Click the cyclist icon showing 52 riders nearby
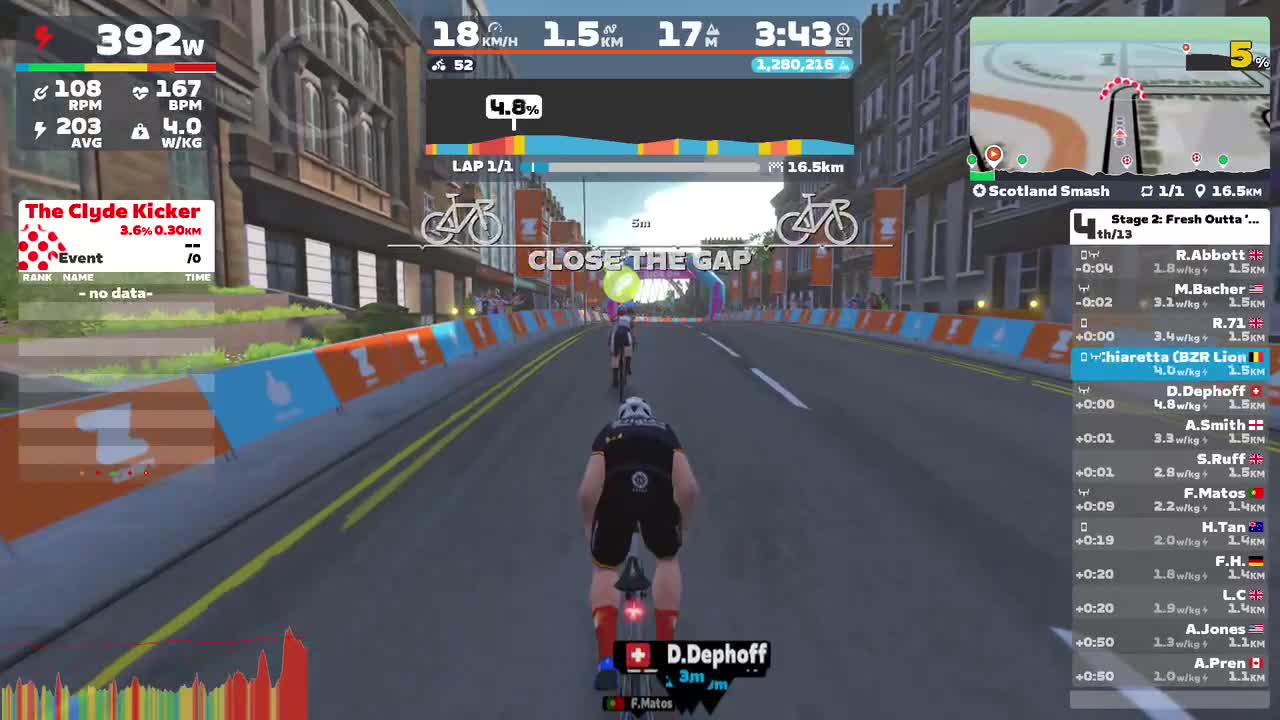This screenshot has width=1280, height=720. pos(438,64)
